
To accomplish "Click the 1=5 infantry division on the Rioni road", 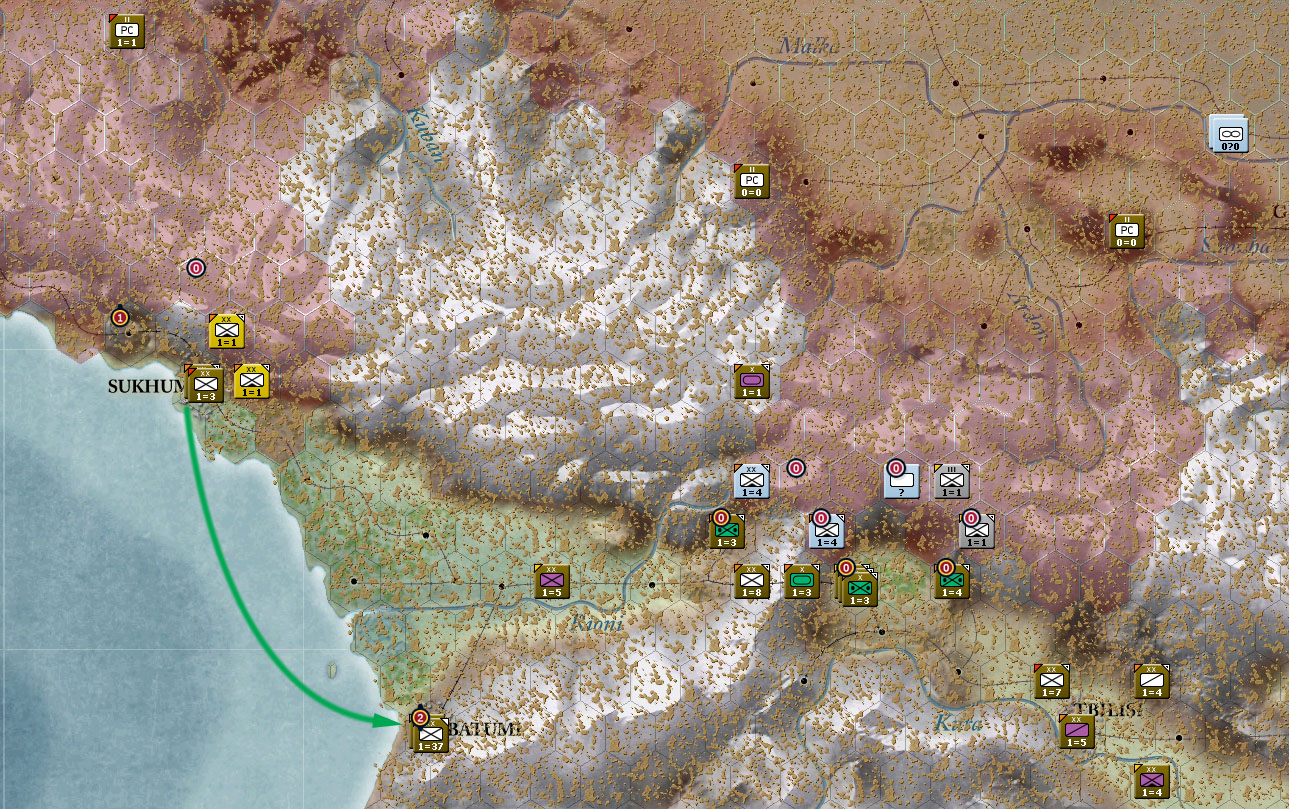I will click(551, 580).
